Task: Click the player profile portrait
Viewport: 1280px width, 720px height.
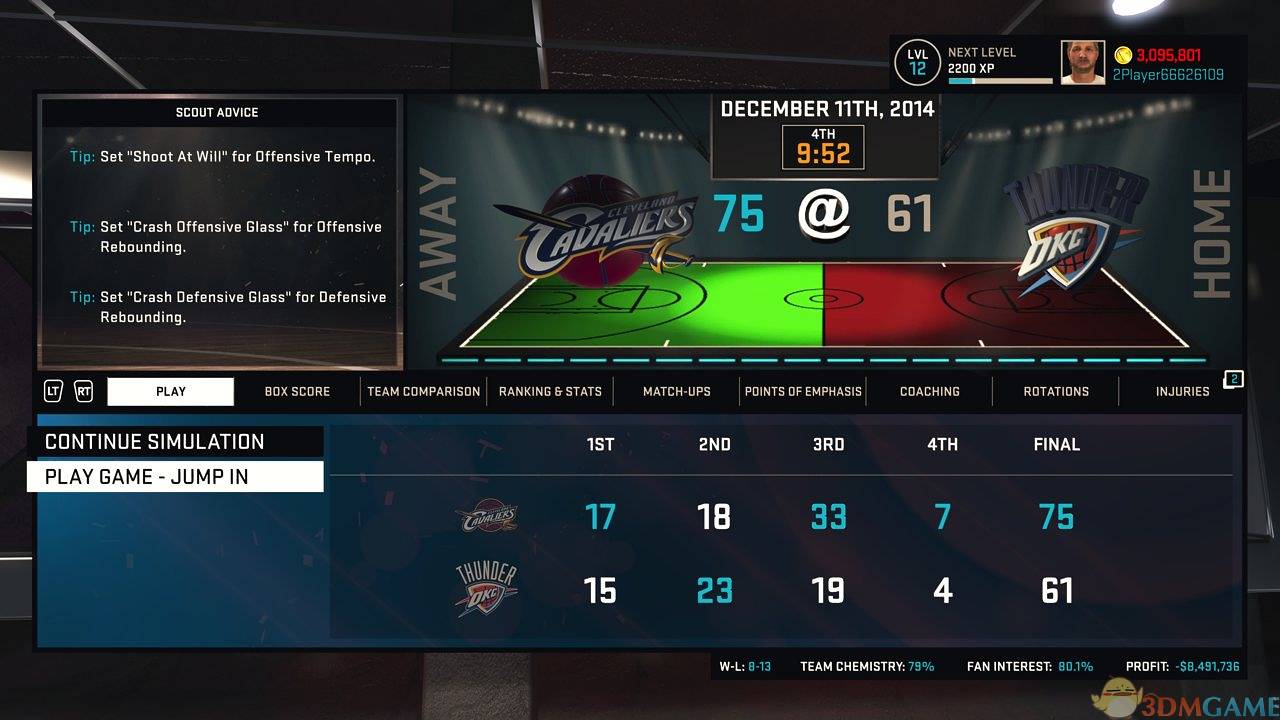Action: tap(1082, 63)
